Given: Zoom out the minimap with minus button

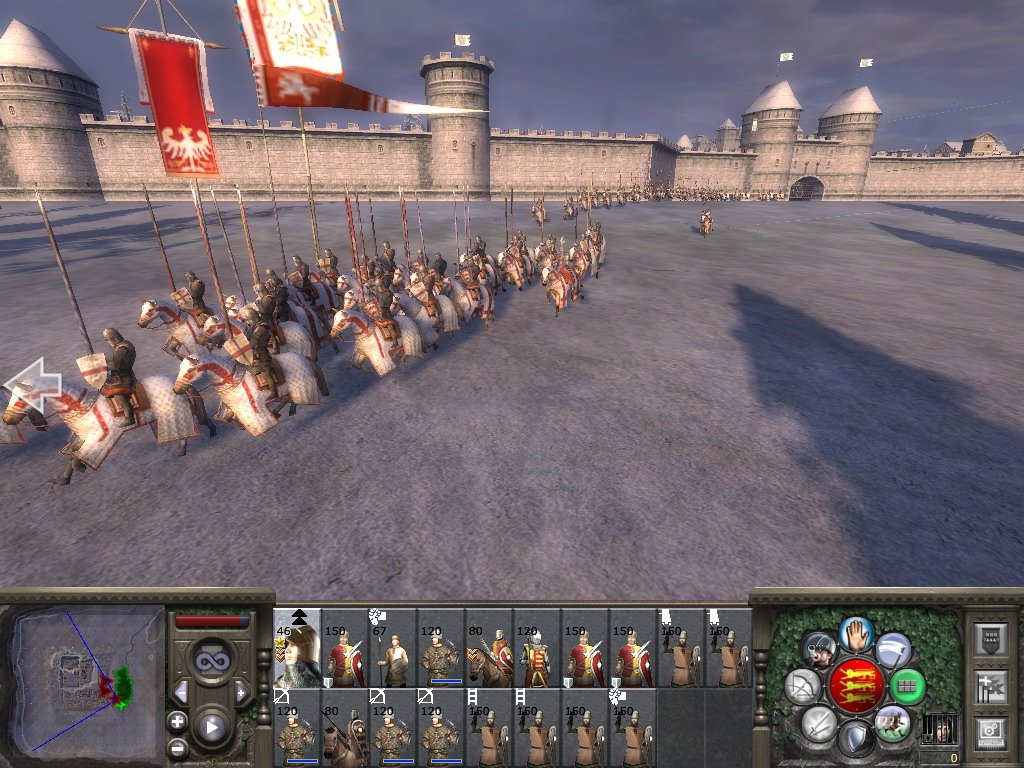Looking at the screenshot, I should point(177,746).
